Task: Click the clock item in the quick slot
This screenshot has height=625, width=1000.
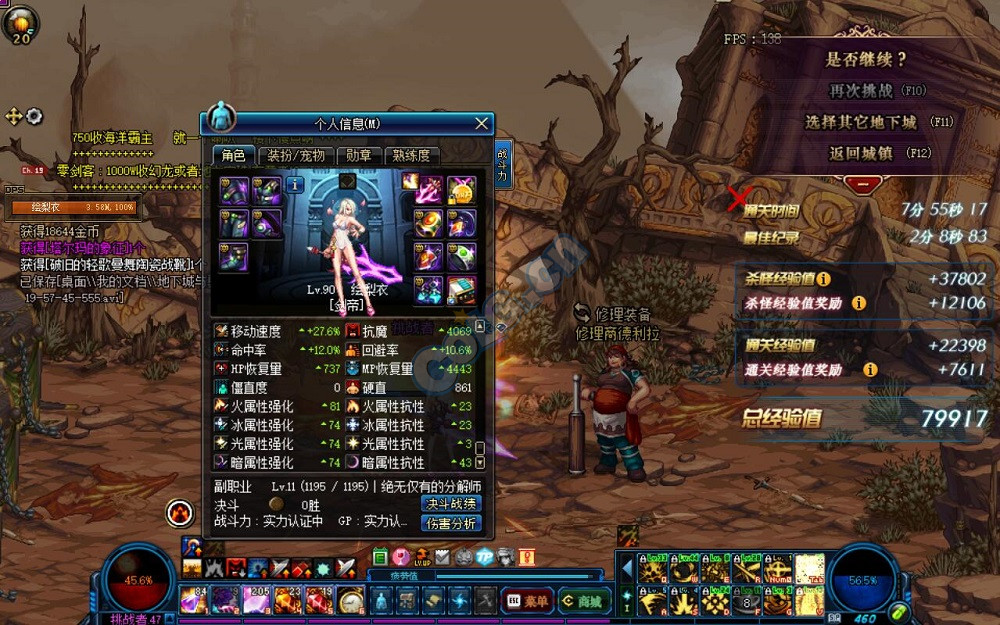Action: (x=351, y=599)
